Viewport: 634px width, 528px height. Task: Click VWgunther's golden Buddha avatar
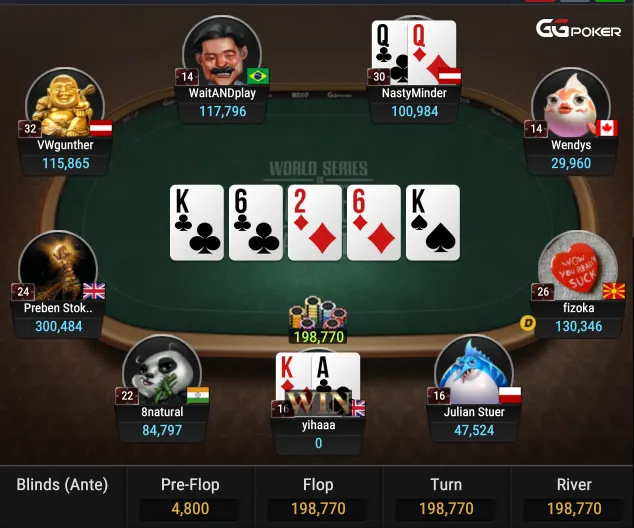tap(64, 105)
